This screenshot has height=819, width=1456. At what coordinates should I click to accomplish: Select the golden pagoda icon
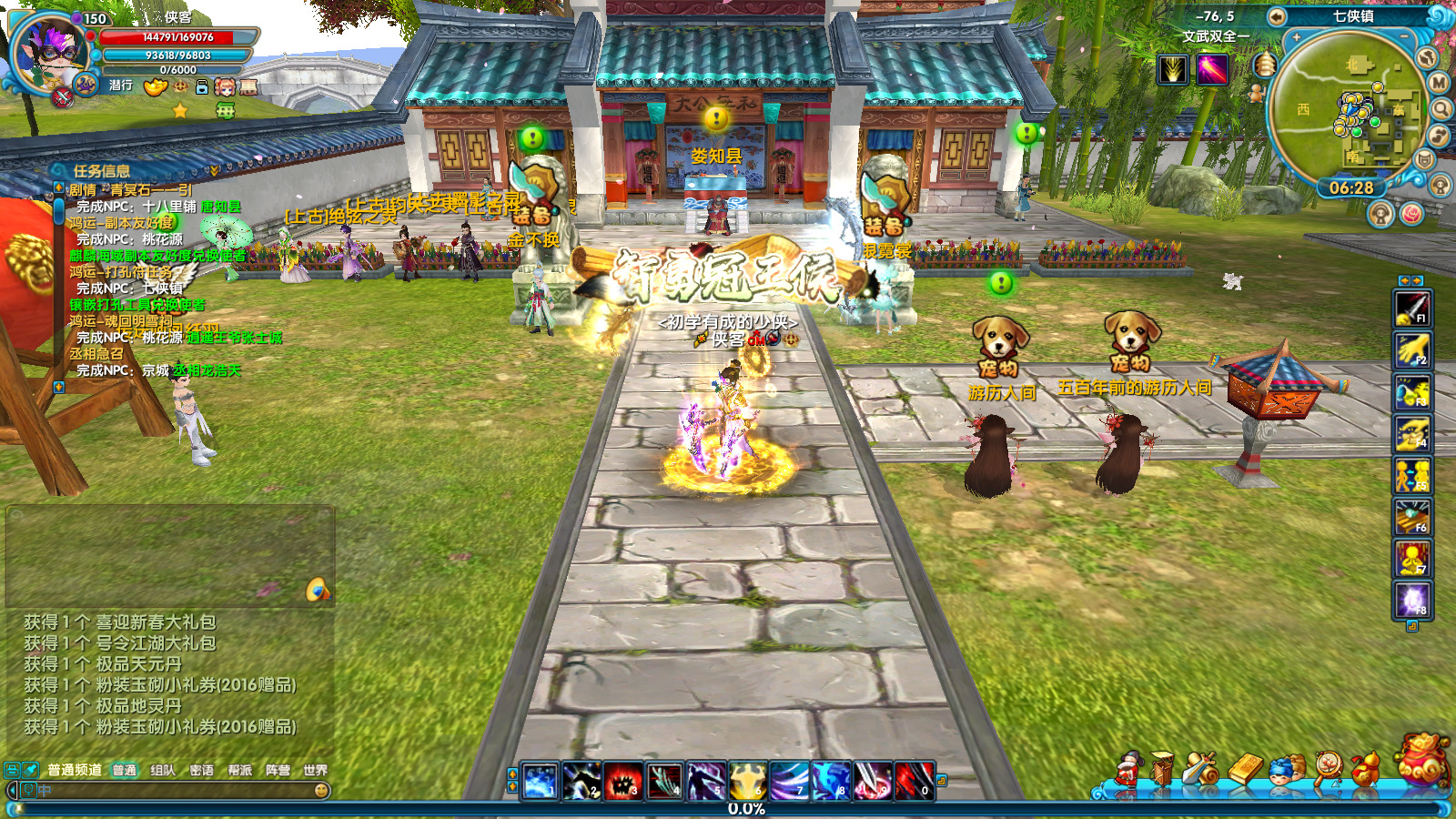coord(1264,65)
